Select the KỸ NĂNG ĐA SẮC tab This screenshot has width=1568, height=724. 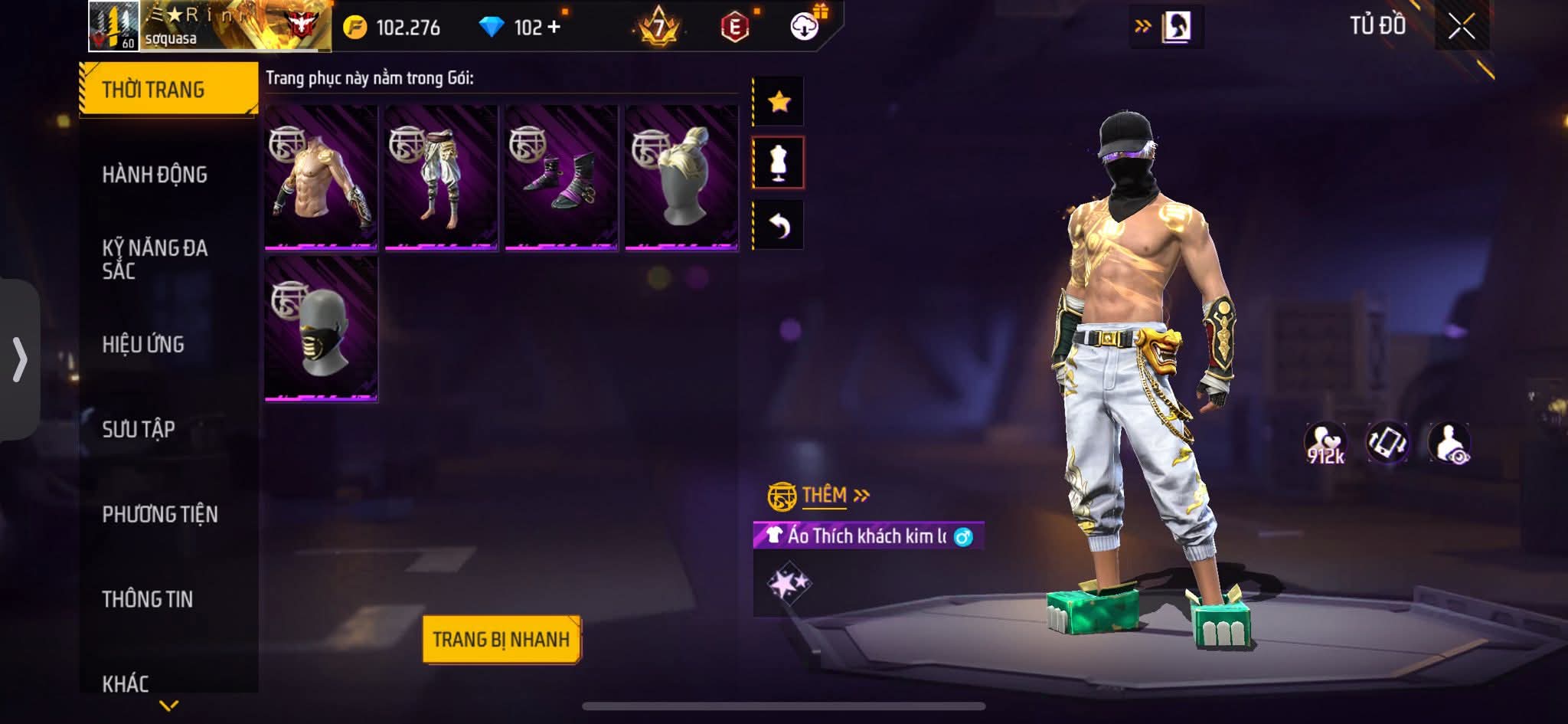click(x=155, y=259)
